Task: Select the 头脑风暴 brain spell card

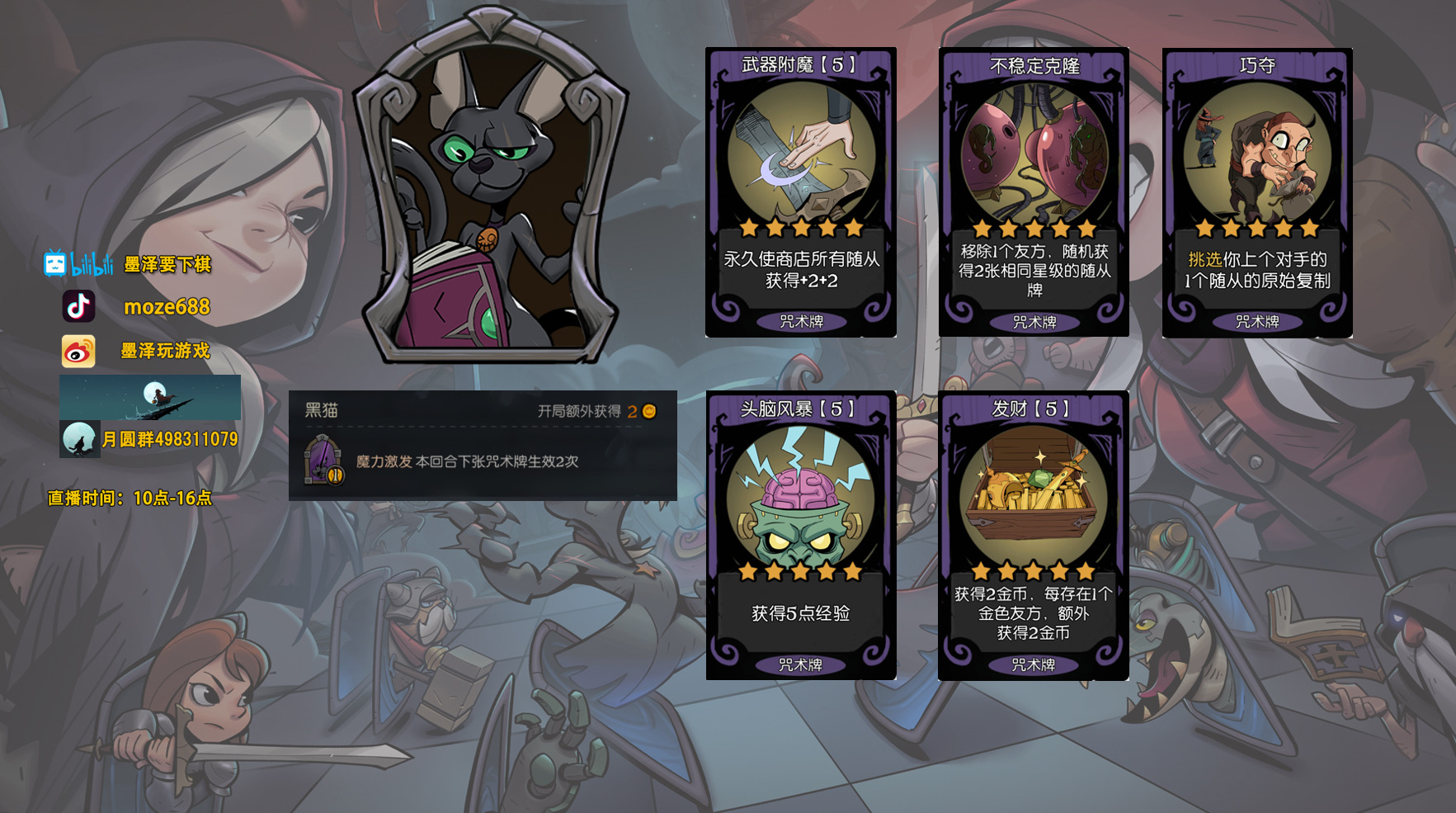Action: pyautogui.click(x=800, y=535)
